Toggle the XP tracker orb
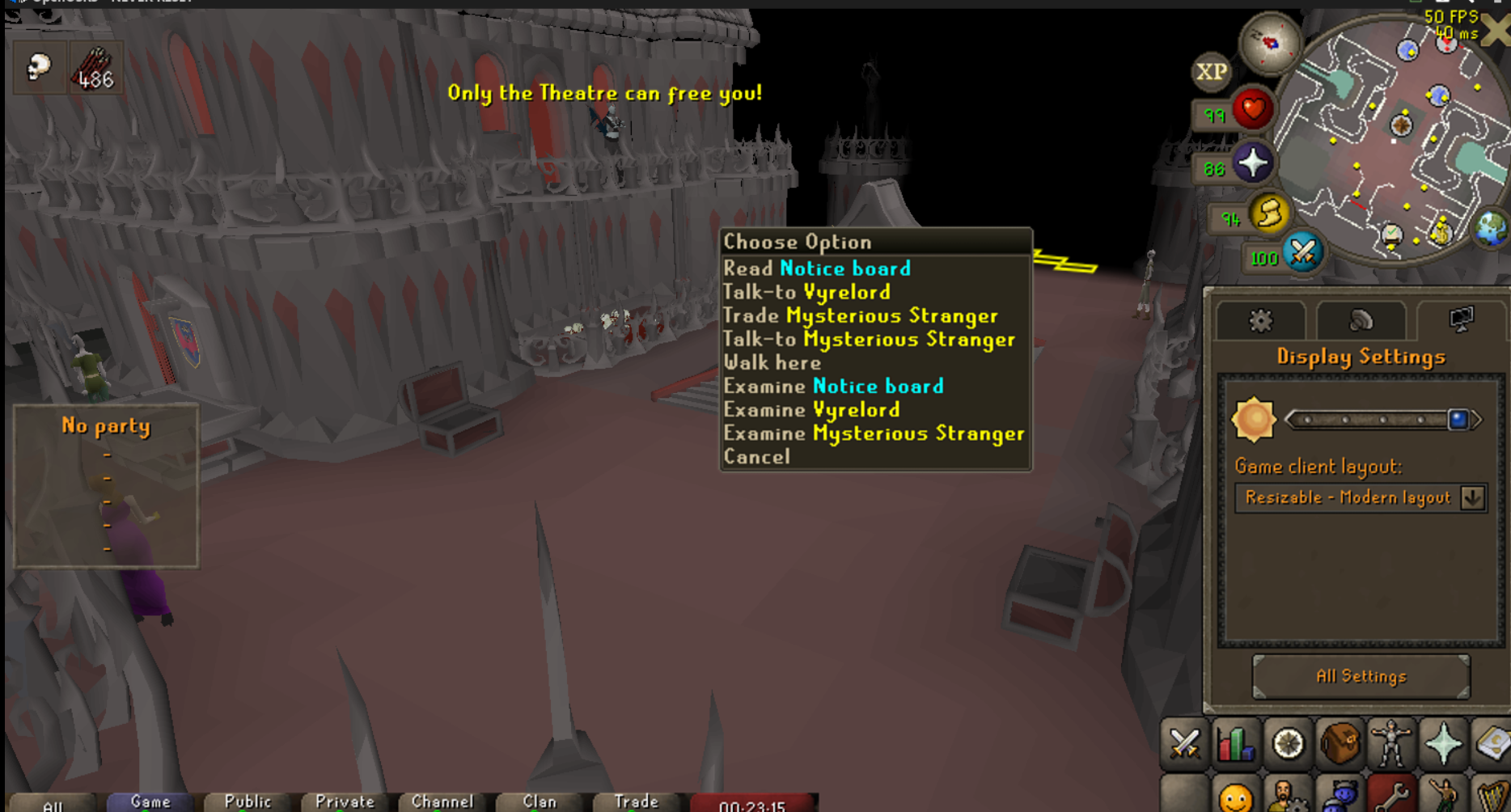 click(1213, 71)
